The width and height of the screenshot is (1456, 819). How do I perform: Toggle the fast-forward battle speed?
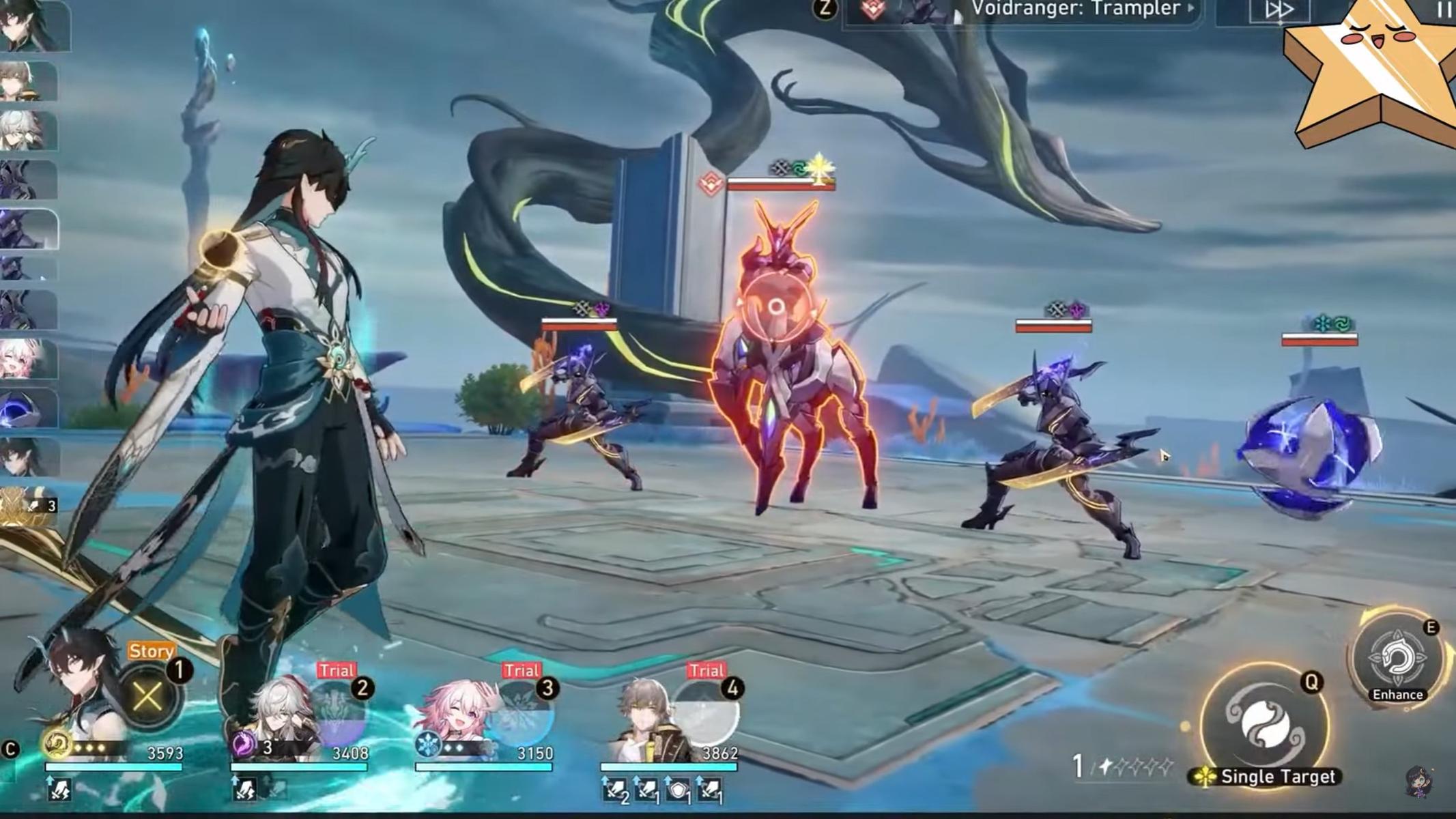point(1279,10)
